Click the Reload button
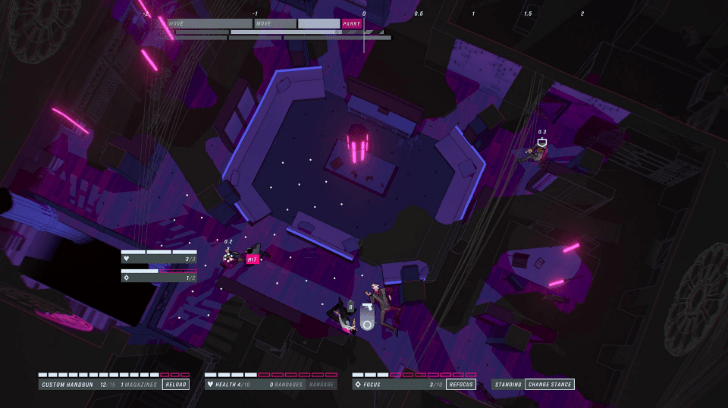 175,384
